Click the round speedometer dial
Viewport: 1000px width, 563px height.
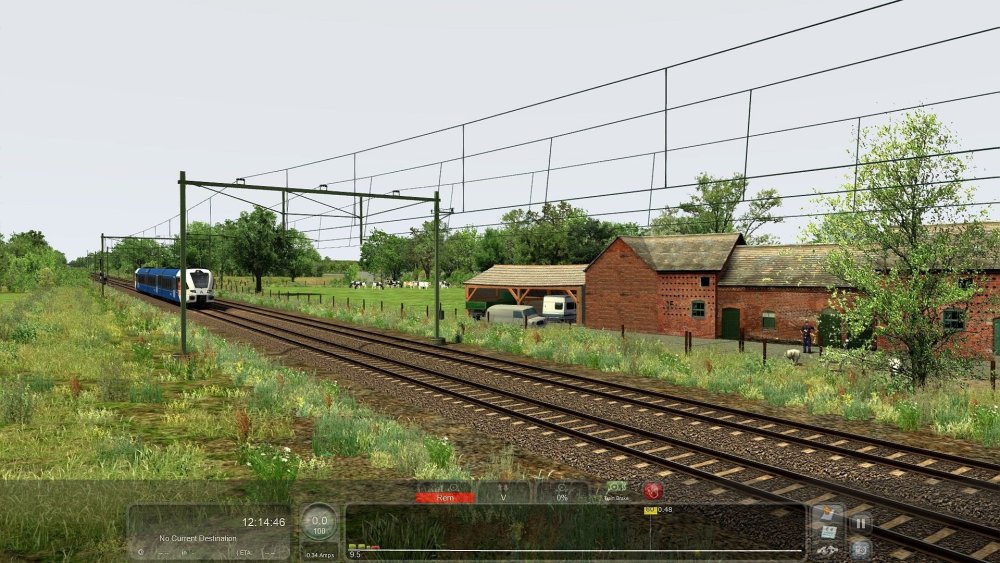(320, 524)
